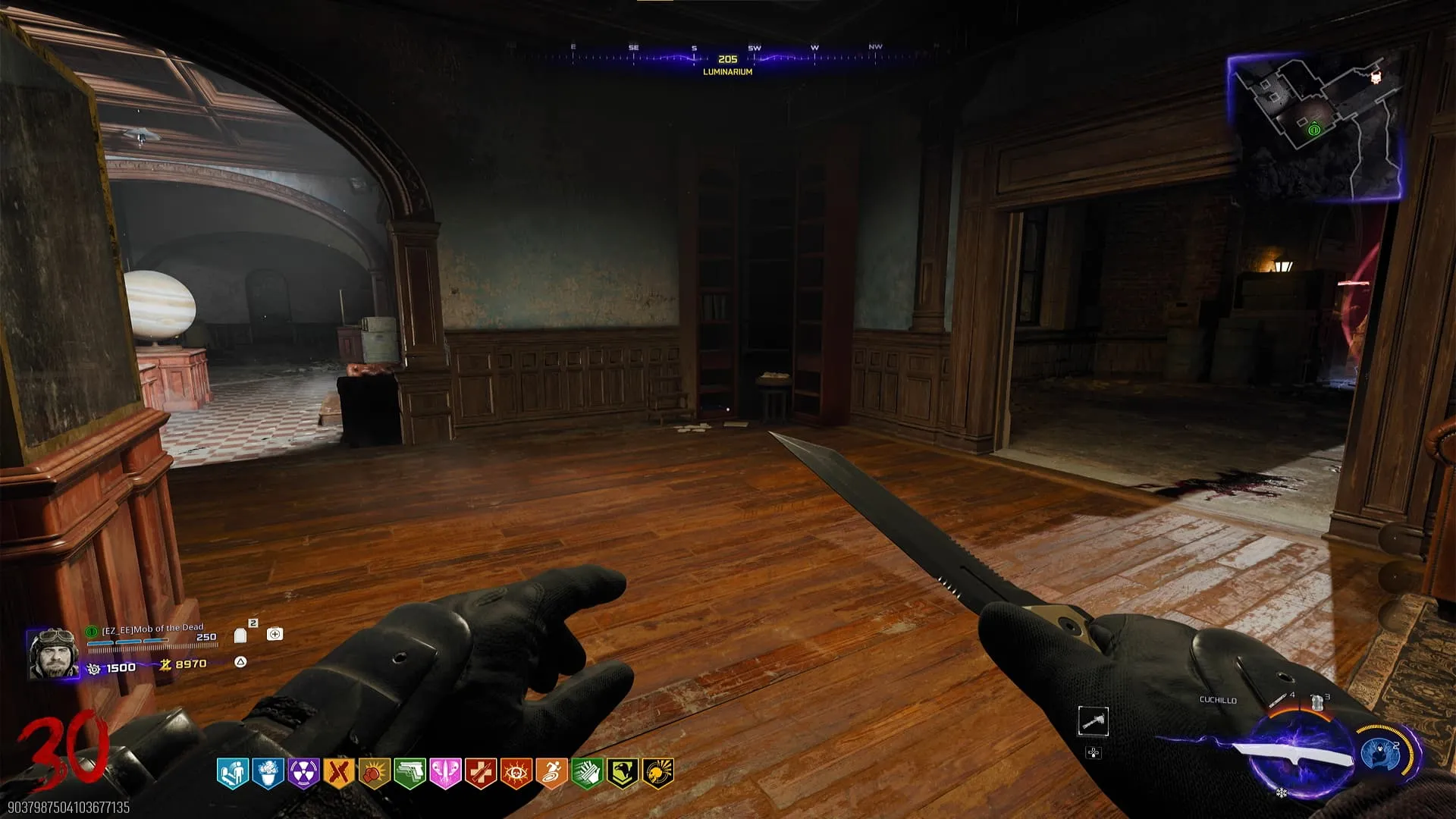Viewport: 1456px width, 819px height.
Task: Choose the orange running-man Stamin-Up perk
Action: 551,773
